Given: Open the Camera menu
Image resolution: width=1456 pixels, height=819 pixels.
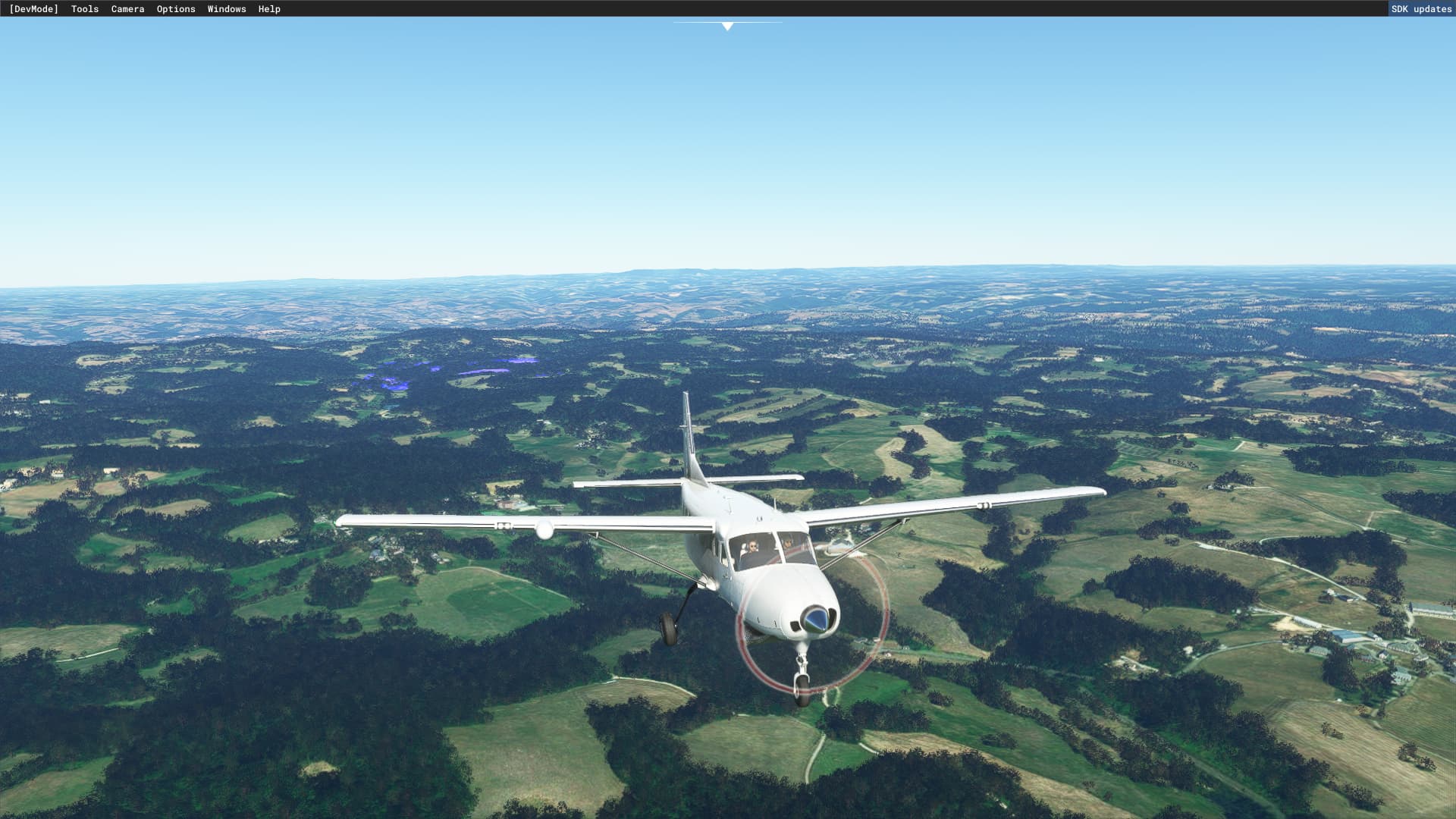Looking at the screenshot, I should (127, 9).
